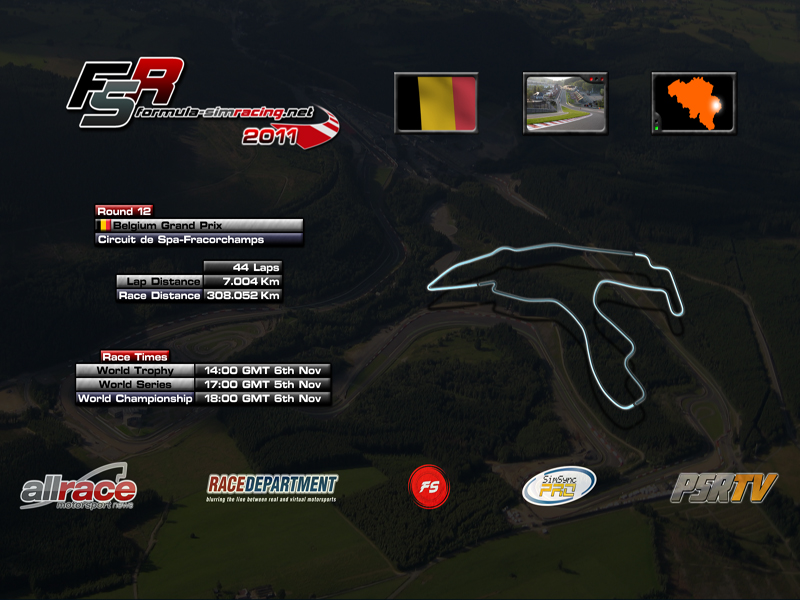Visit the RaceDepartment sponsor logo
The image size is (800, 600).
click(x=272, y=487)
